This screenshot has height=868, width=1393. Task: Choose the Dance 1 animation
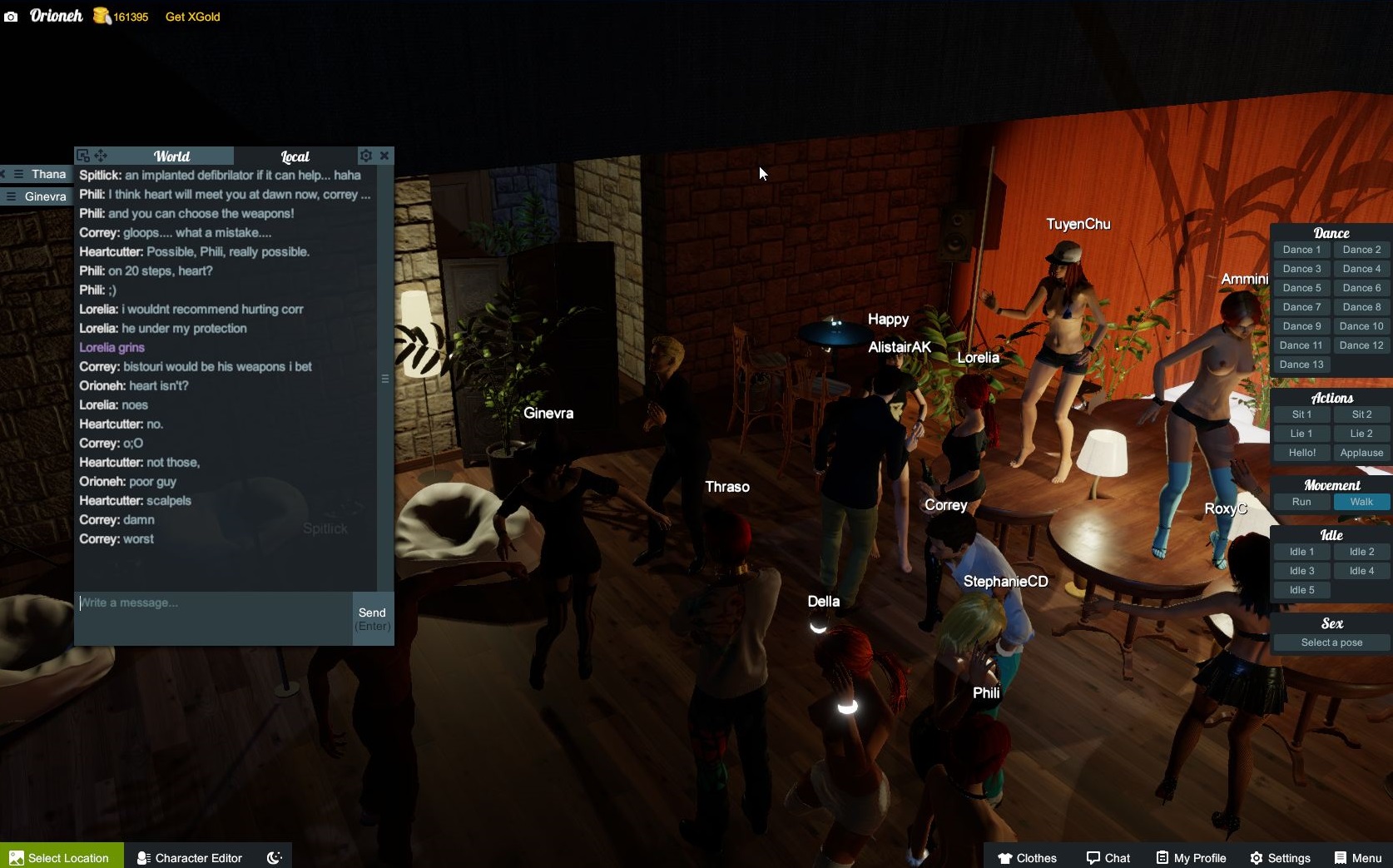(x=1301, y=250)
